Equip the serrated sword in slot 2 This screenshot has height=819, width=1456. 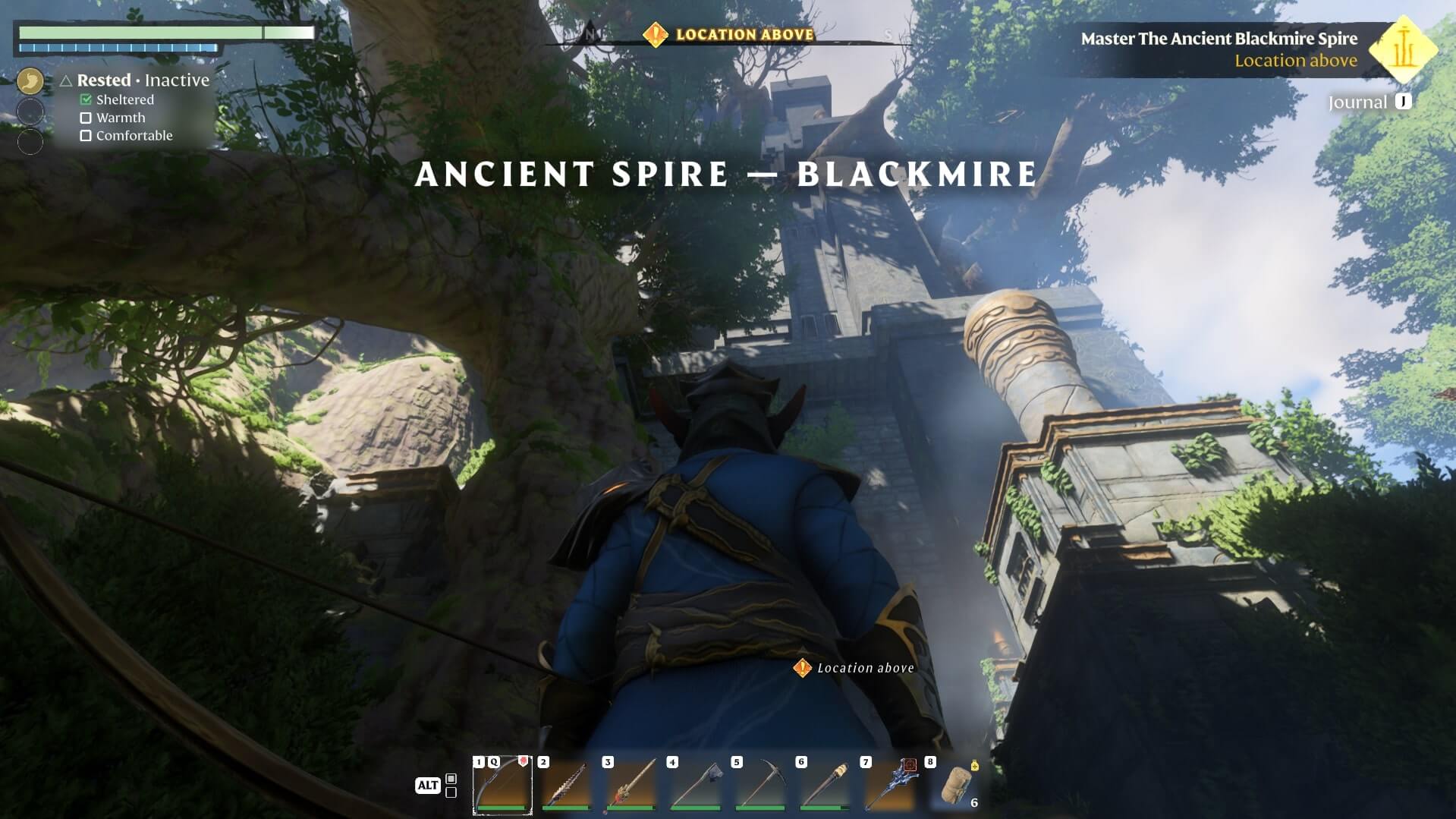pos(567,785)
